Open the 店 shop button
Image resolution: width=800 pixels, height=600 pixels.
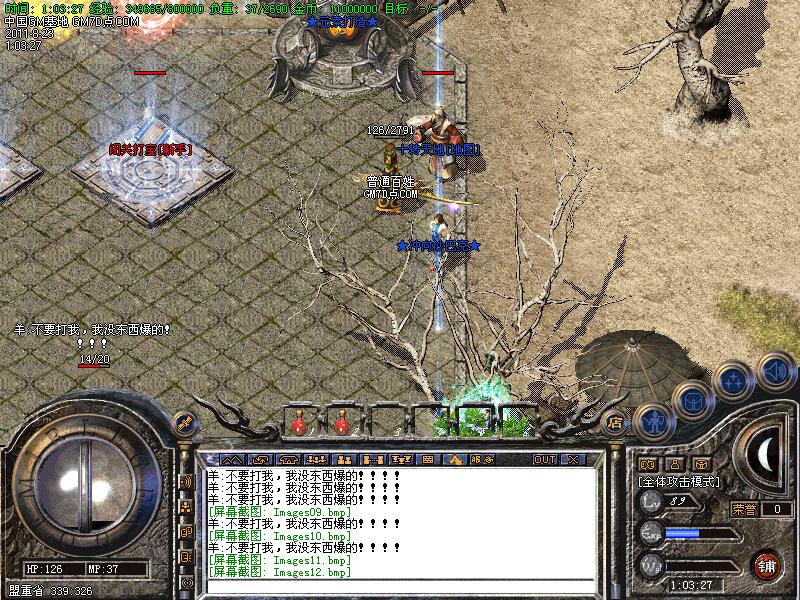point(616,422)
